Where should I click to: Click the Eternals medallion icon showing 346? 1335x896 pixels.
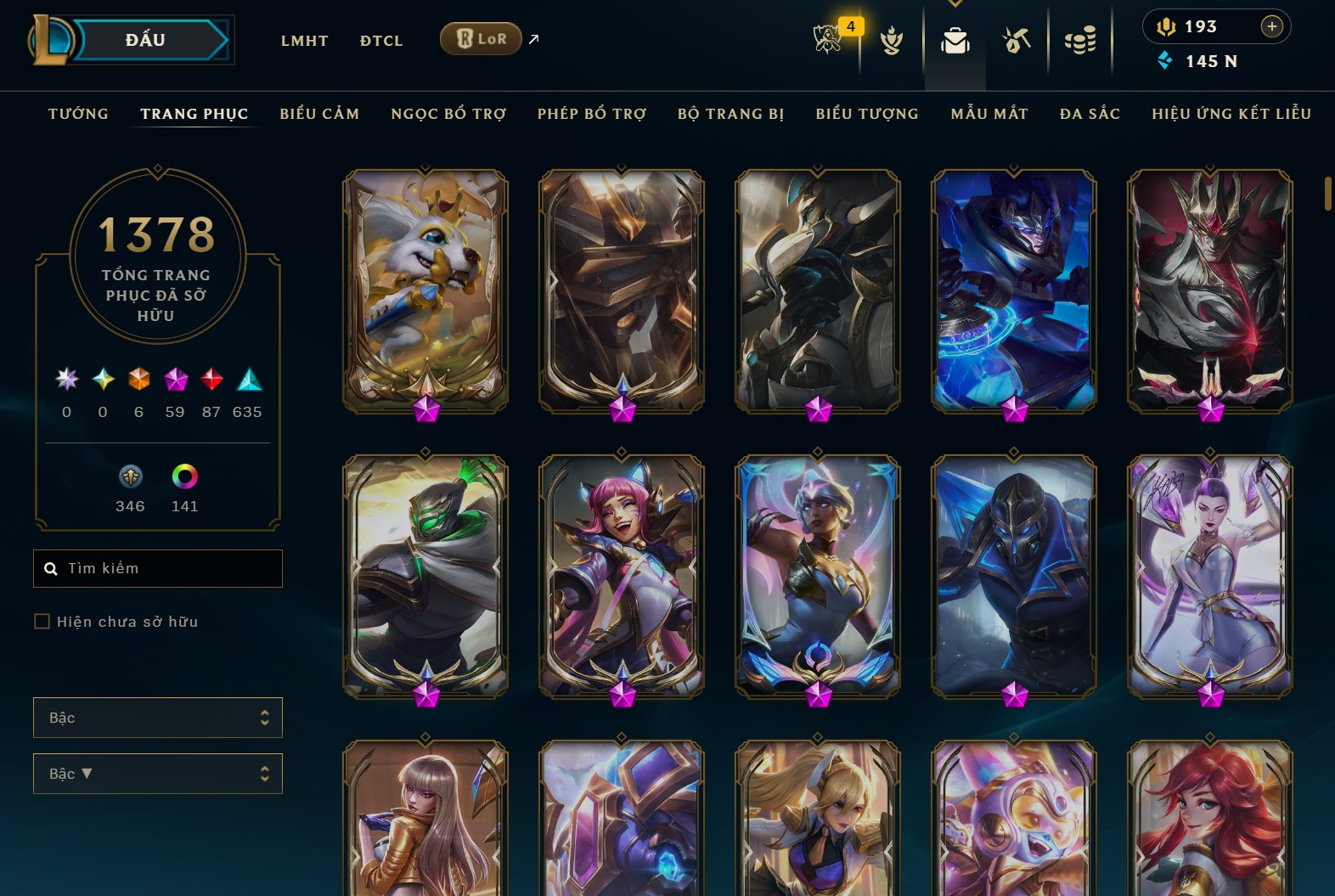click(130, 477)
